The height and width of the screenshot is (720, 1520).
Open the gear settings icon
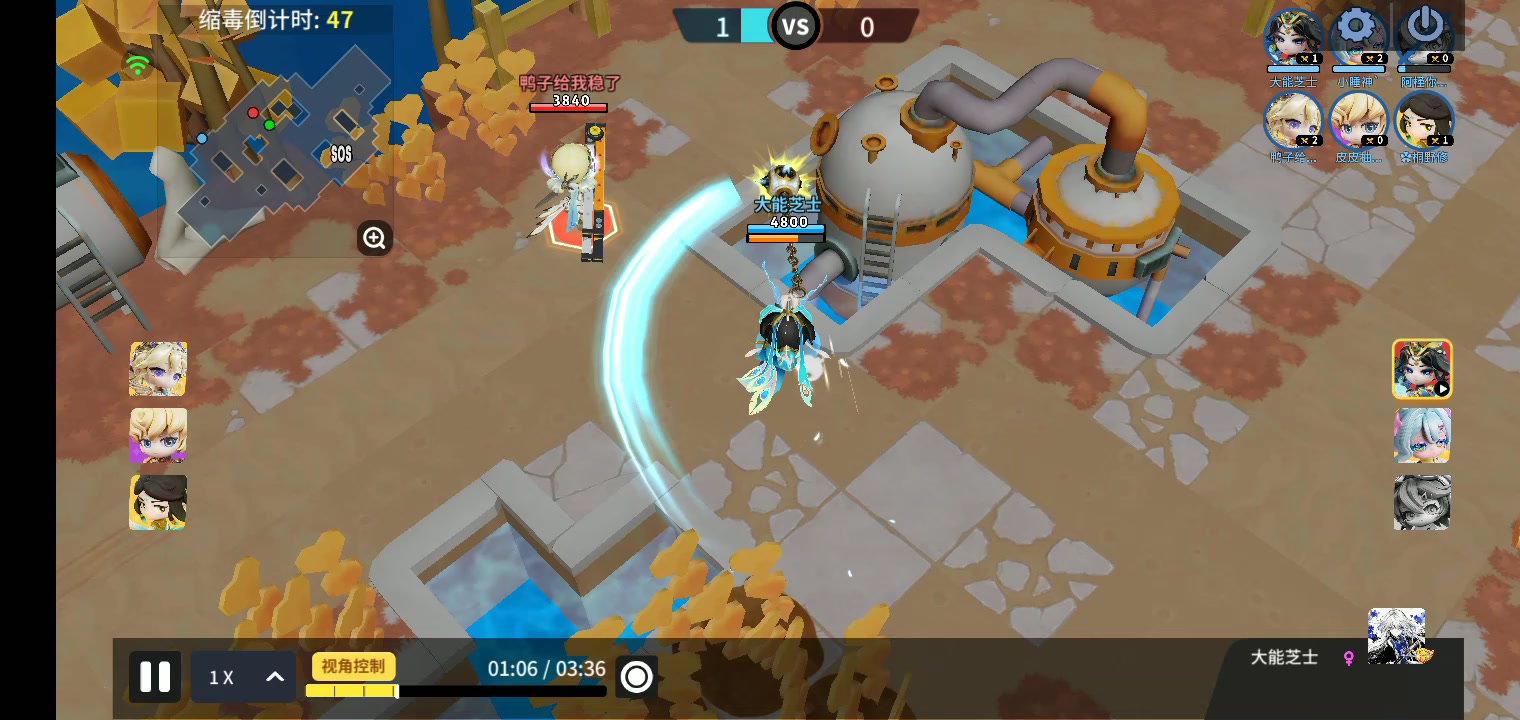[1356, 26]
